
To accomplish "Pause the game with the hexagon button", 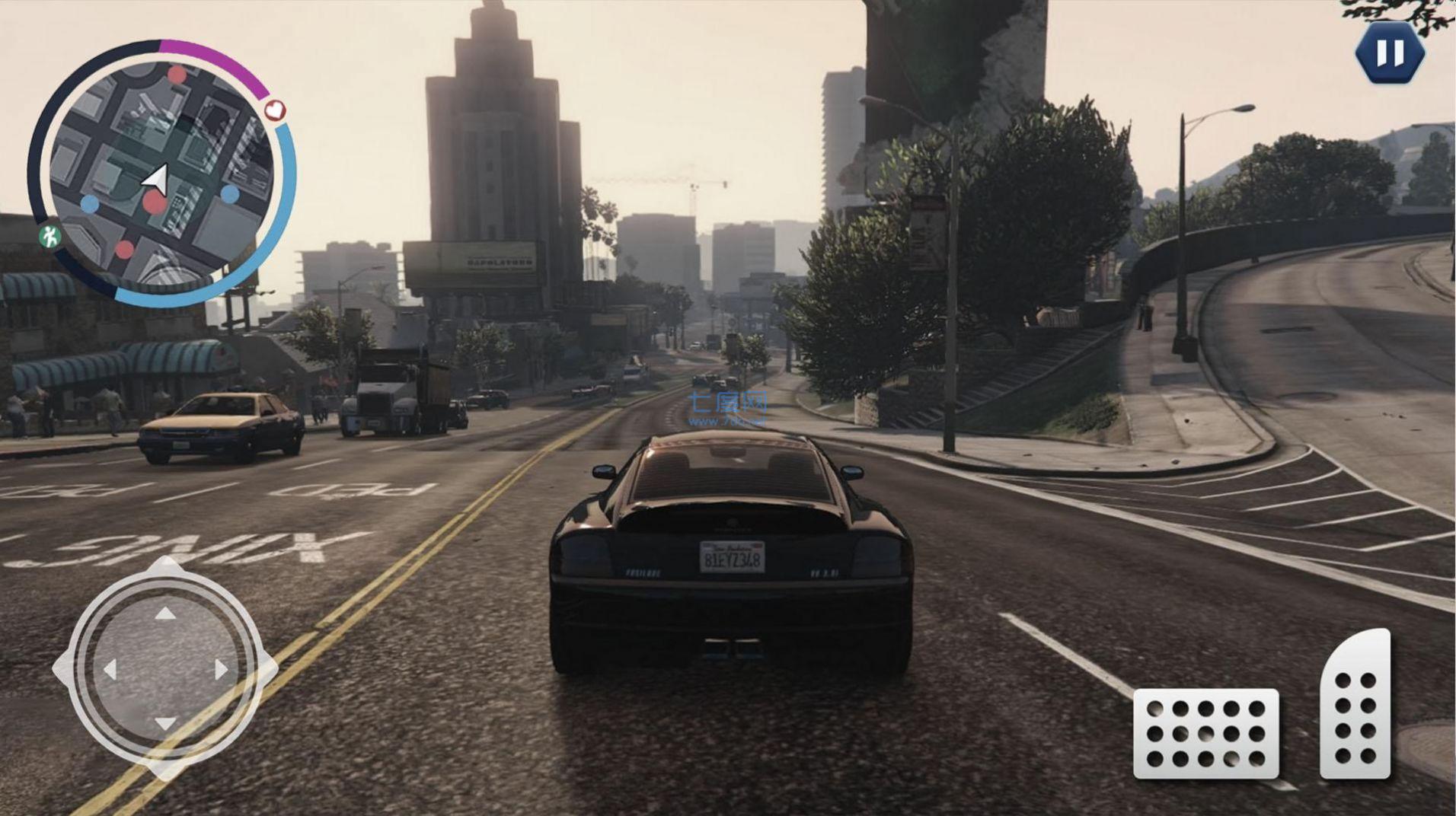I will 1390,53.
